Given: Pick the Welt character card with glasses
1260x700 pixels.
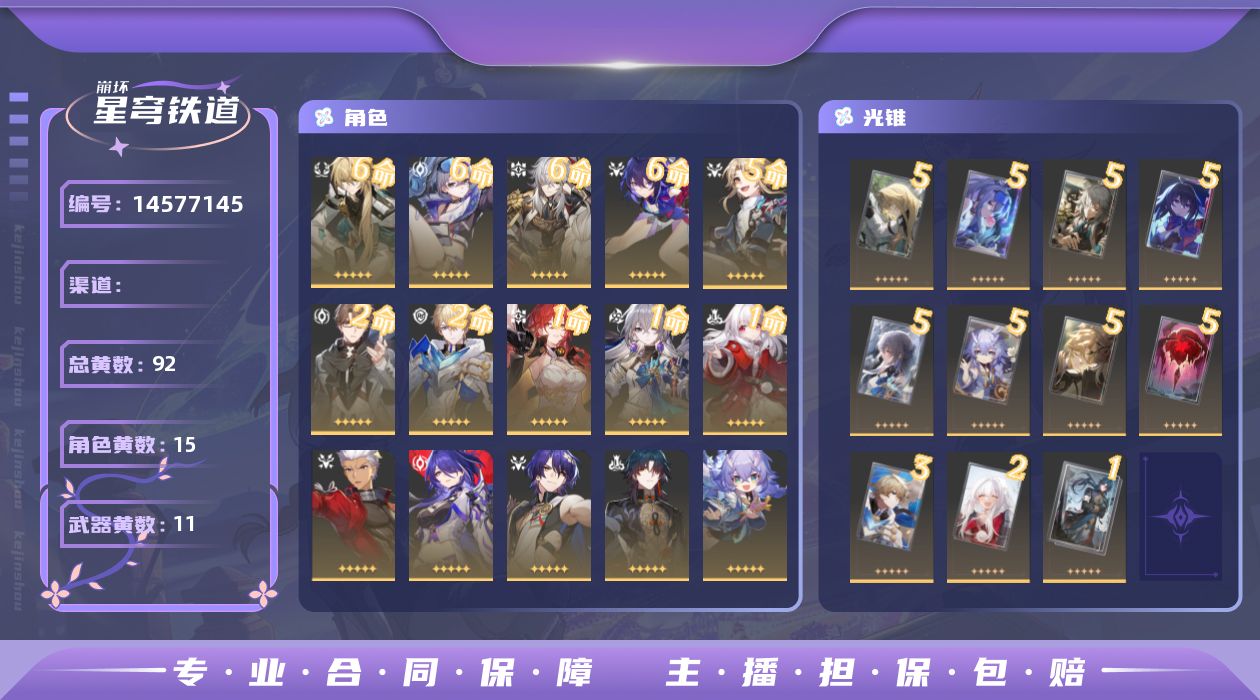Looking at the screenshot, I should [353, 369].
